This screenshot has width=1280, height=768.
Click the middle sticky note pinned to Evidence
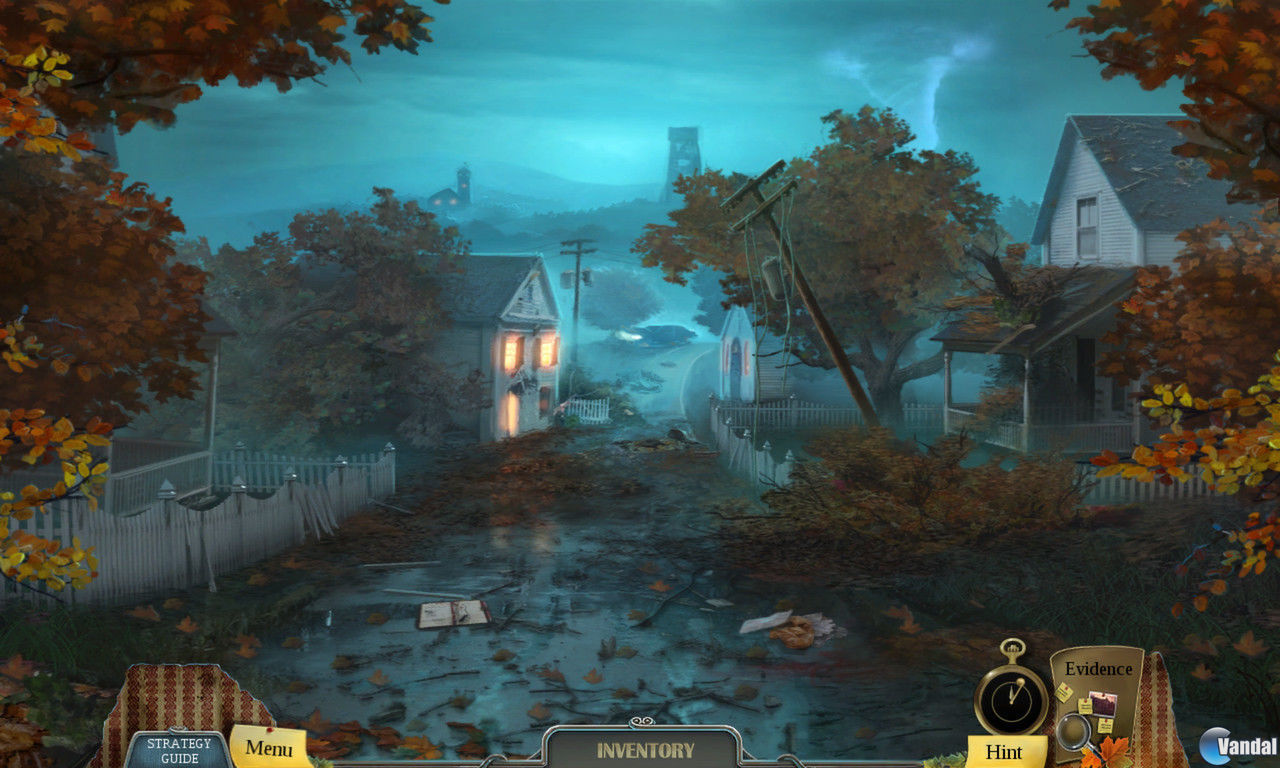(1086, 705)
